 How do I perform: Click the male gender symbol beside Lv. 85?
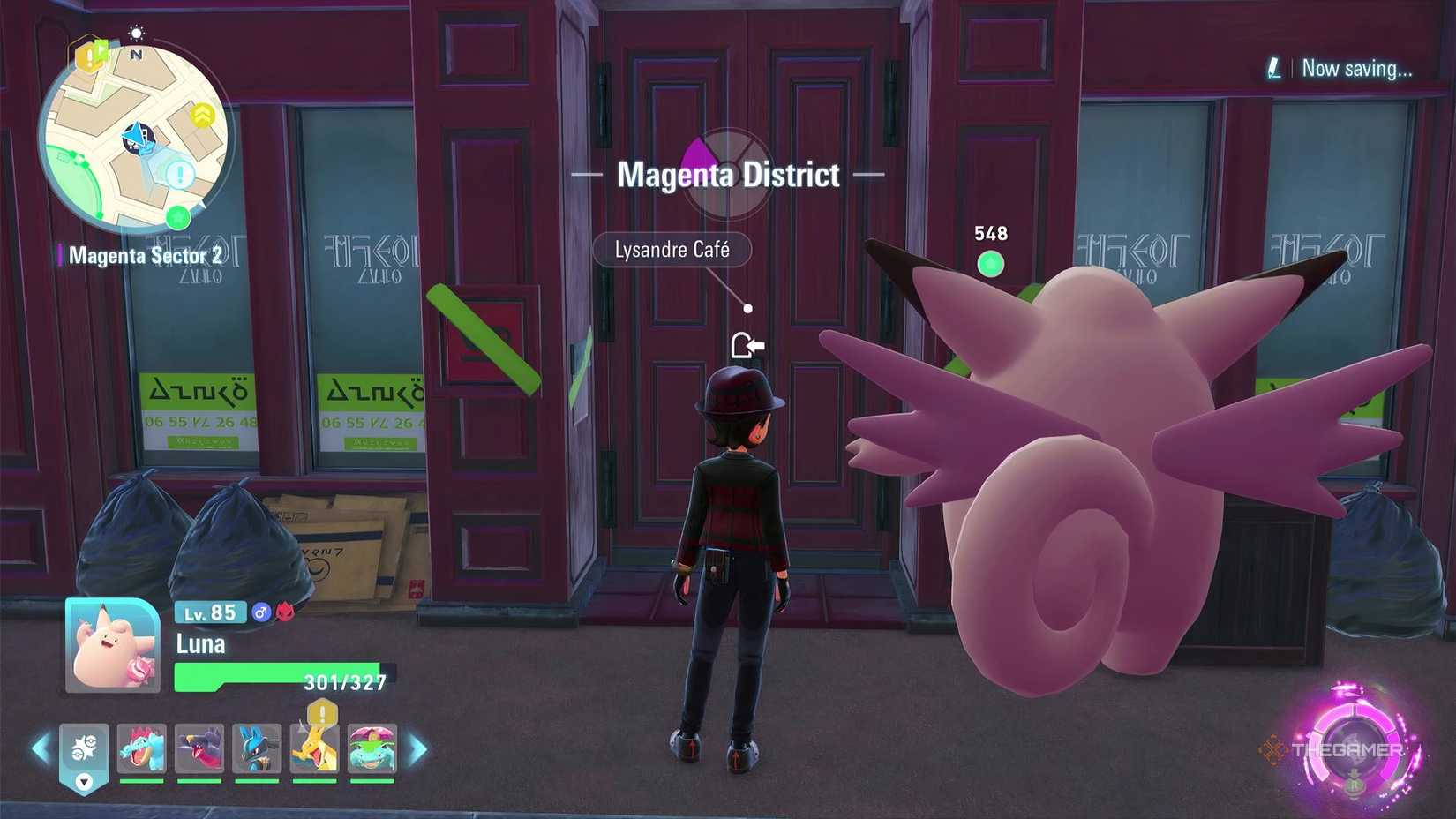tap(261, 612)
